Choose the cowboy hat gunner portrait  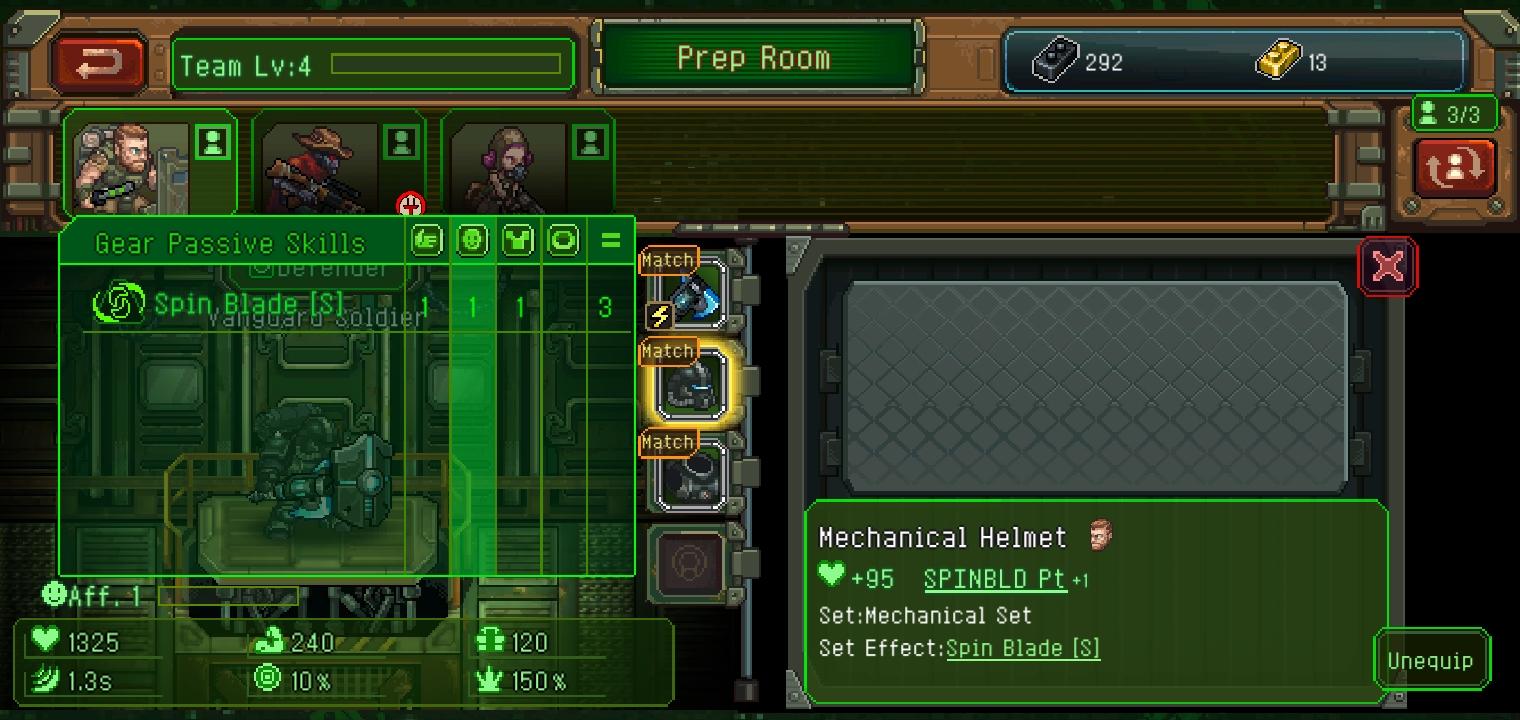click(x=320, y=165)
